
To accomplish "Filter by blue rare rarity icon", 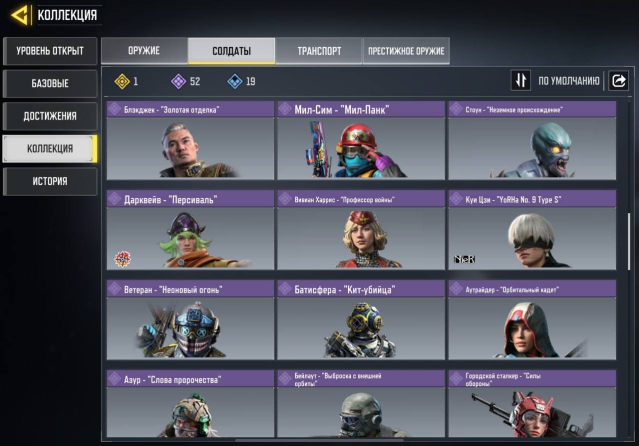I will click(x=235, y=82).
